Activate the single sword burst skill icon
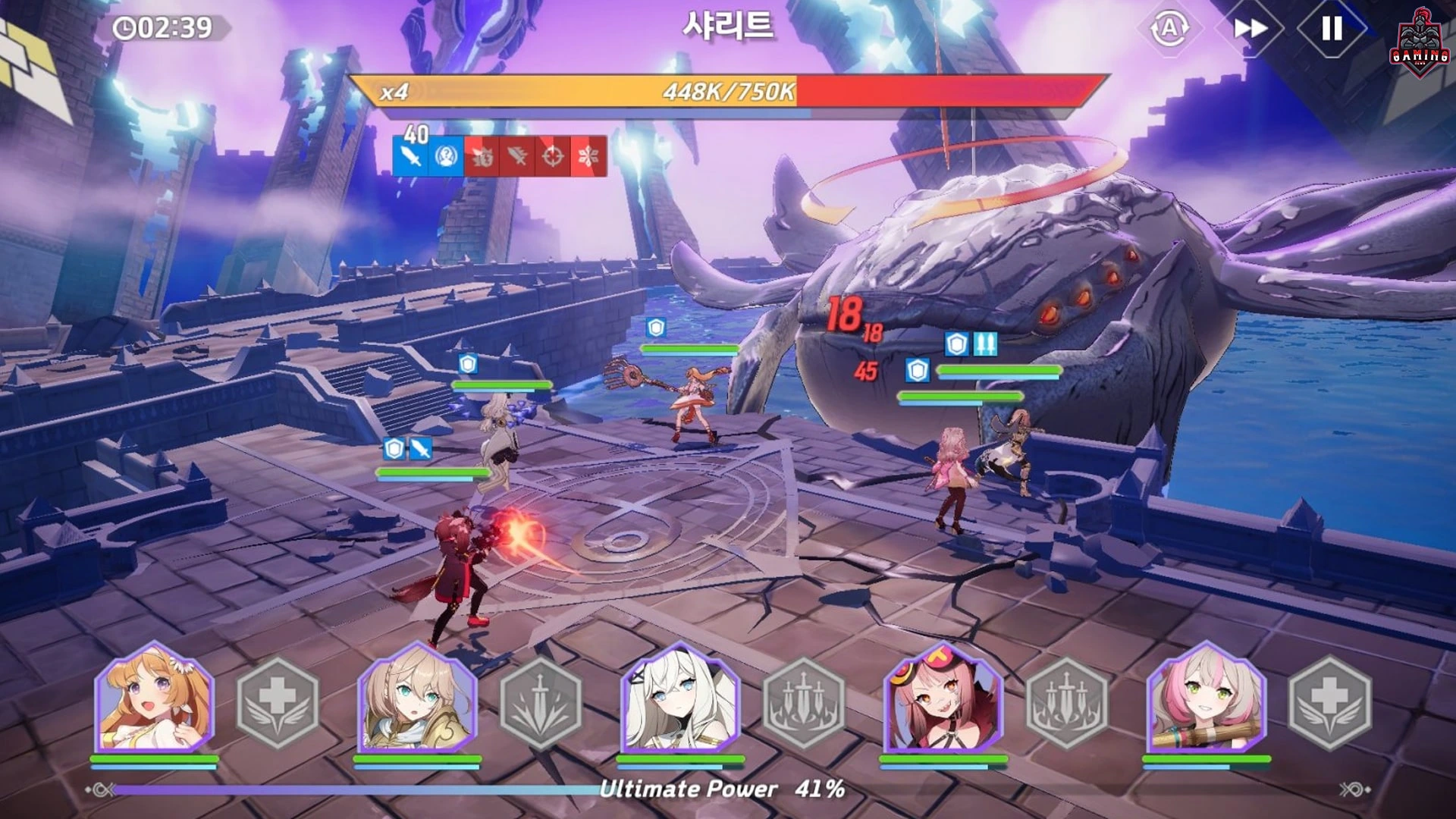The width and height of the screenshot is (1456, 819). point(540,703)
